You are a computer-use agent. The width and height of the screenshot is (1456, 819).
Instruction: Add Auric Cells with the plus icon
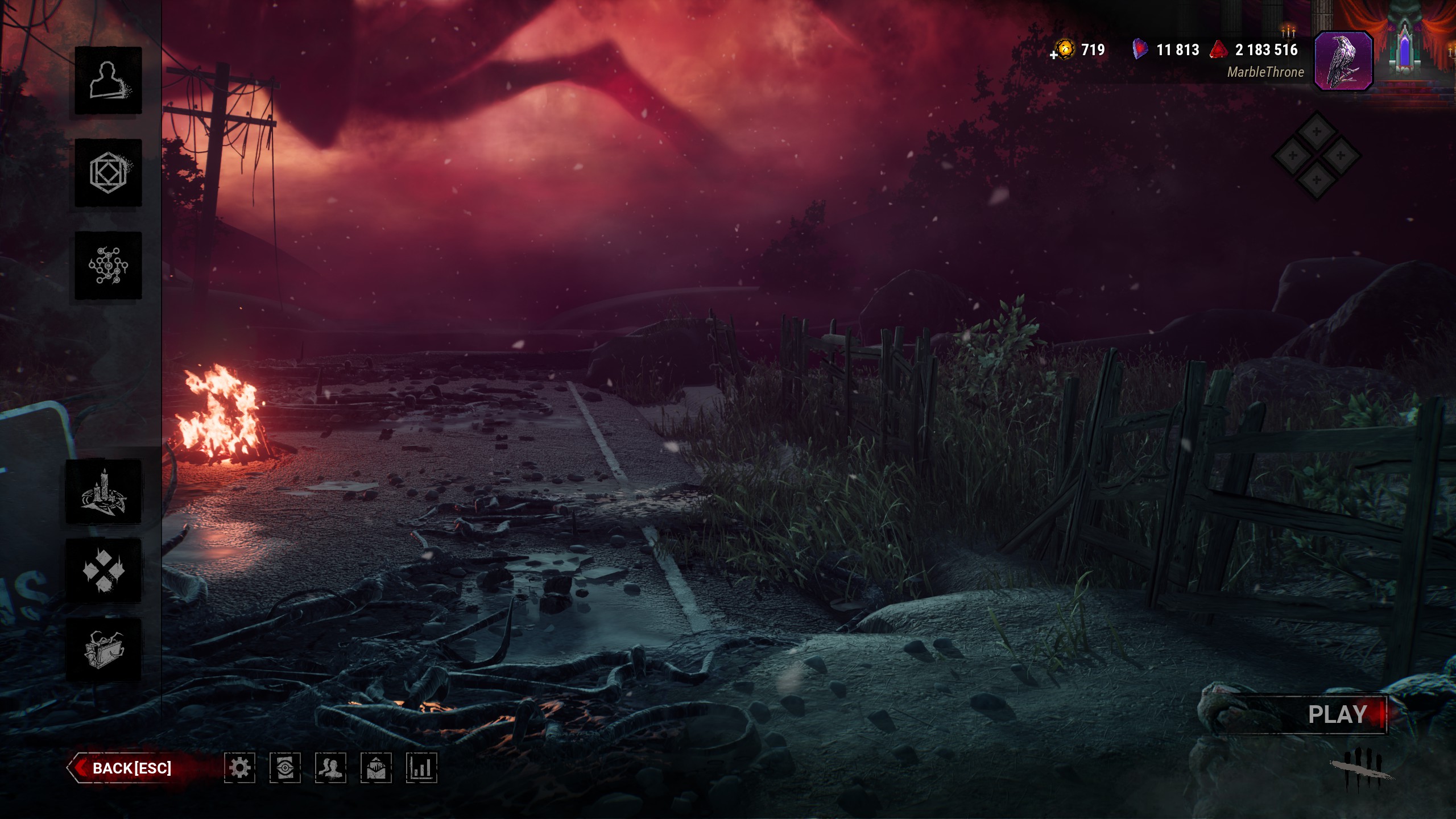click(1054, 55)
